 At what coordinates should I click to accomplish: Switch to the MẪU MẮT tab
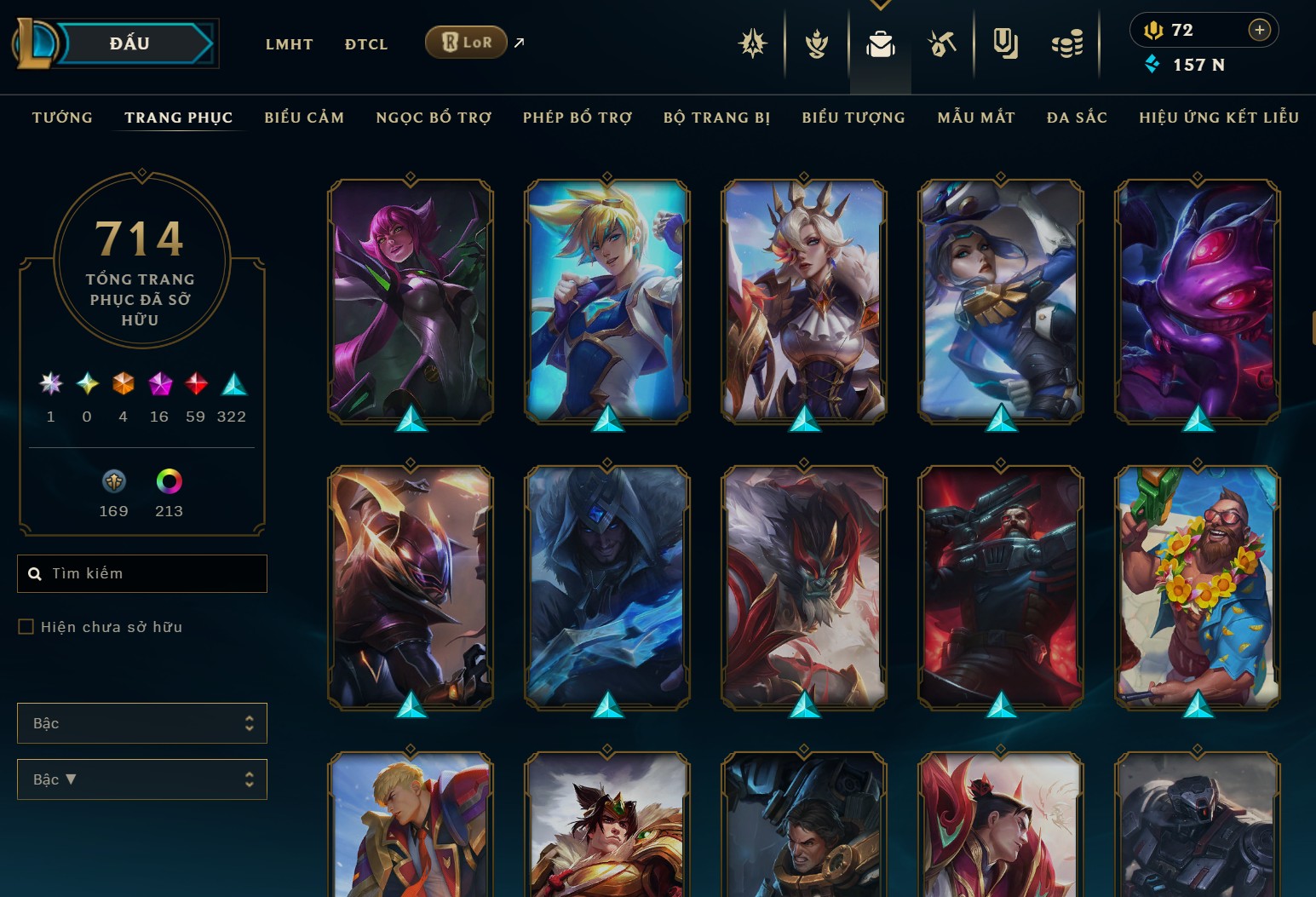coord(976,118)
